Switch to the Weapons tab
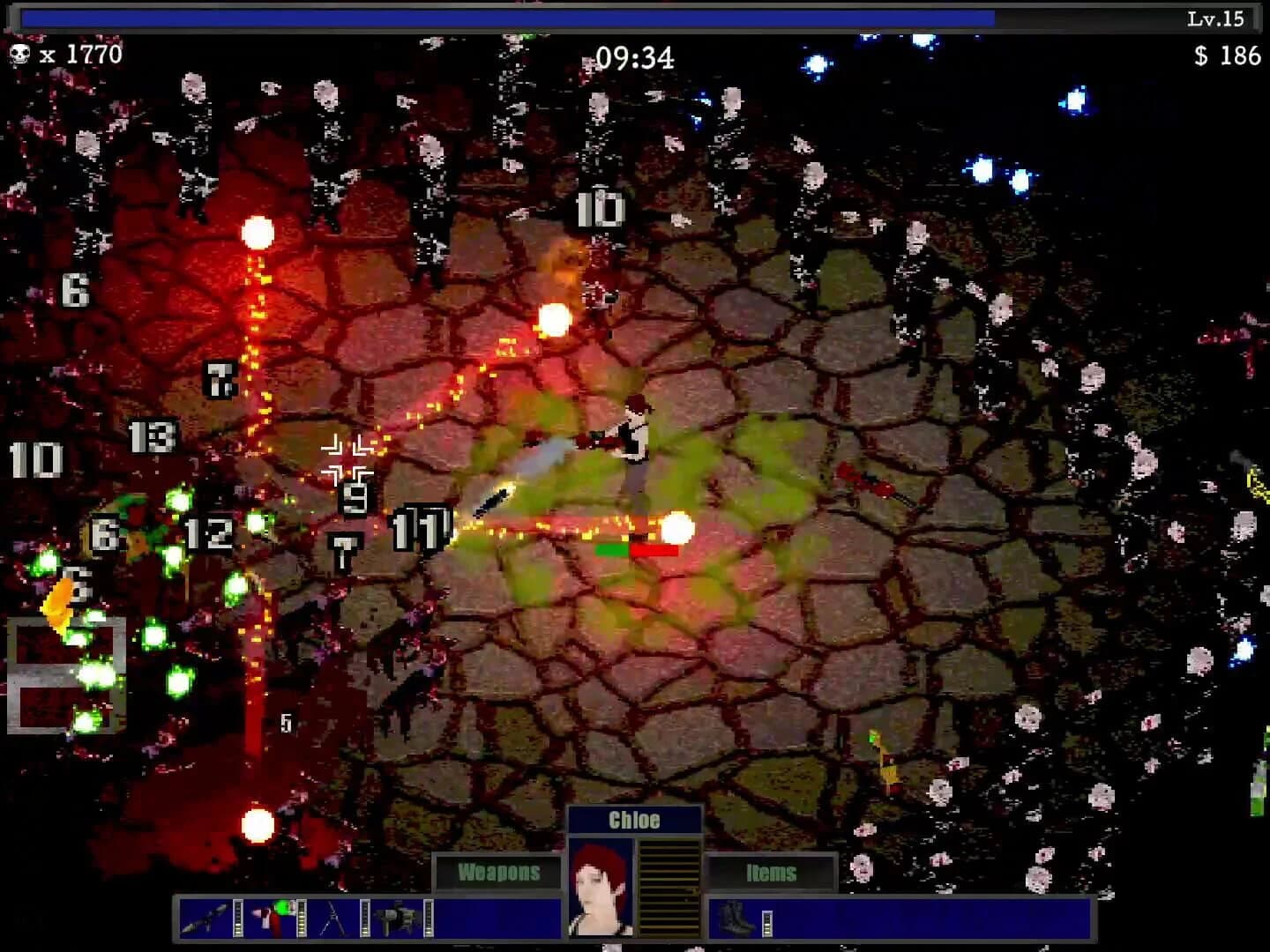The image size is (1270, 952). pyautogui.click(x=498, y=871)
